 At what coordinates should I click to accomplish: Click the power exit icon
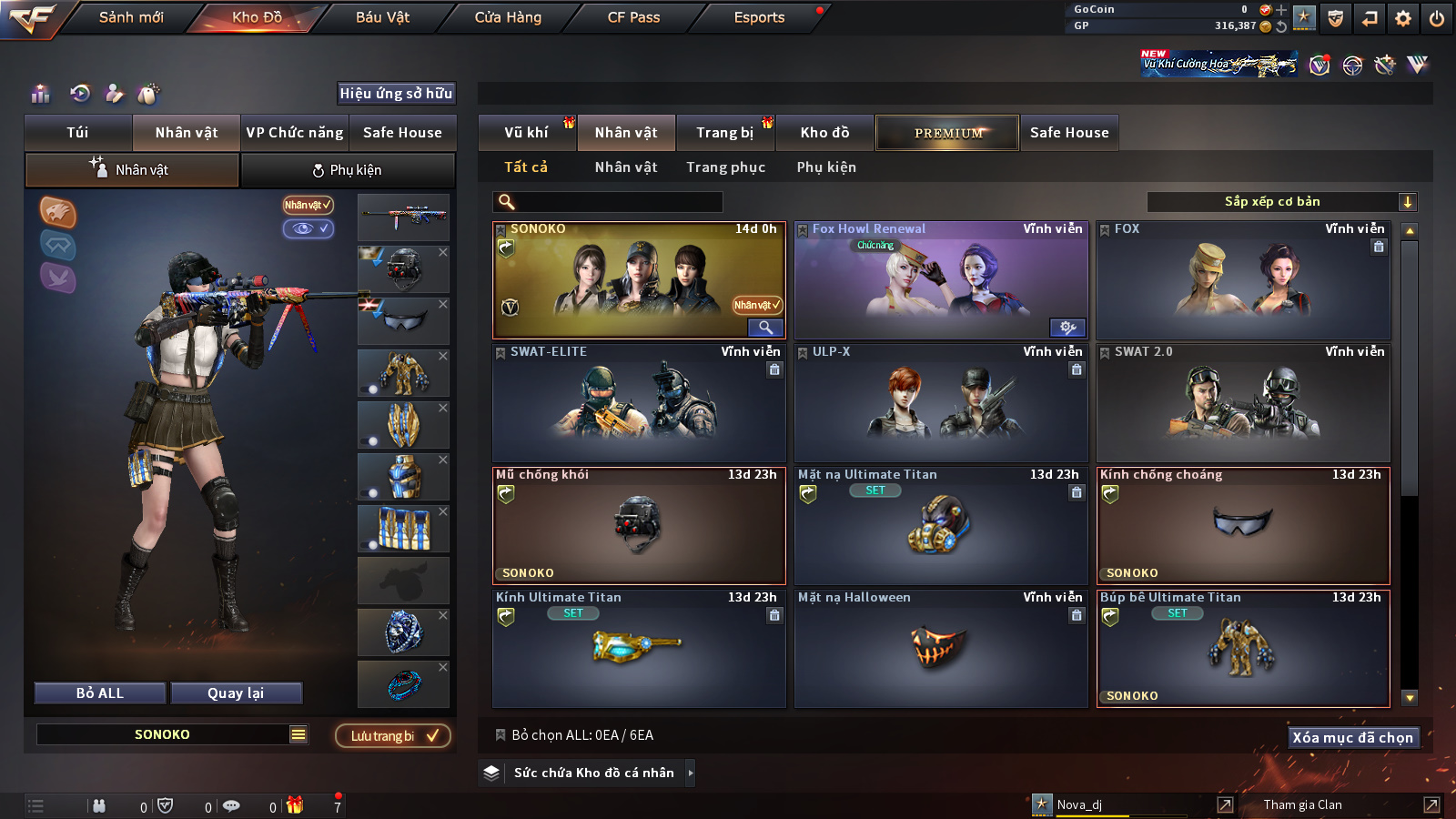click(x=1436, y=18)
